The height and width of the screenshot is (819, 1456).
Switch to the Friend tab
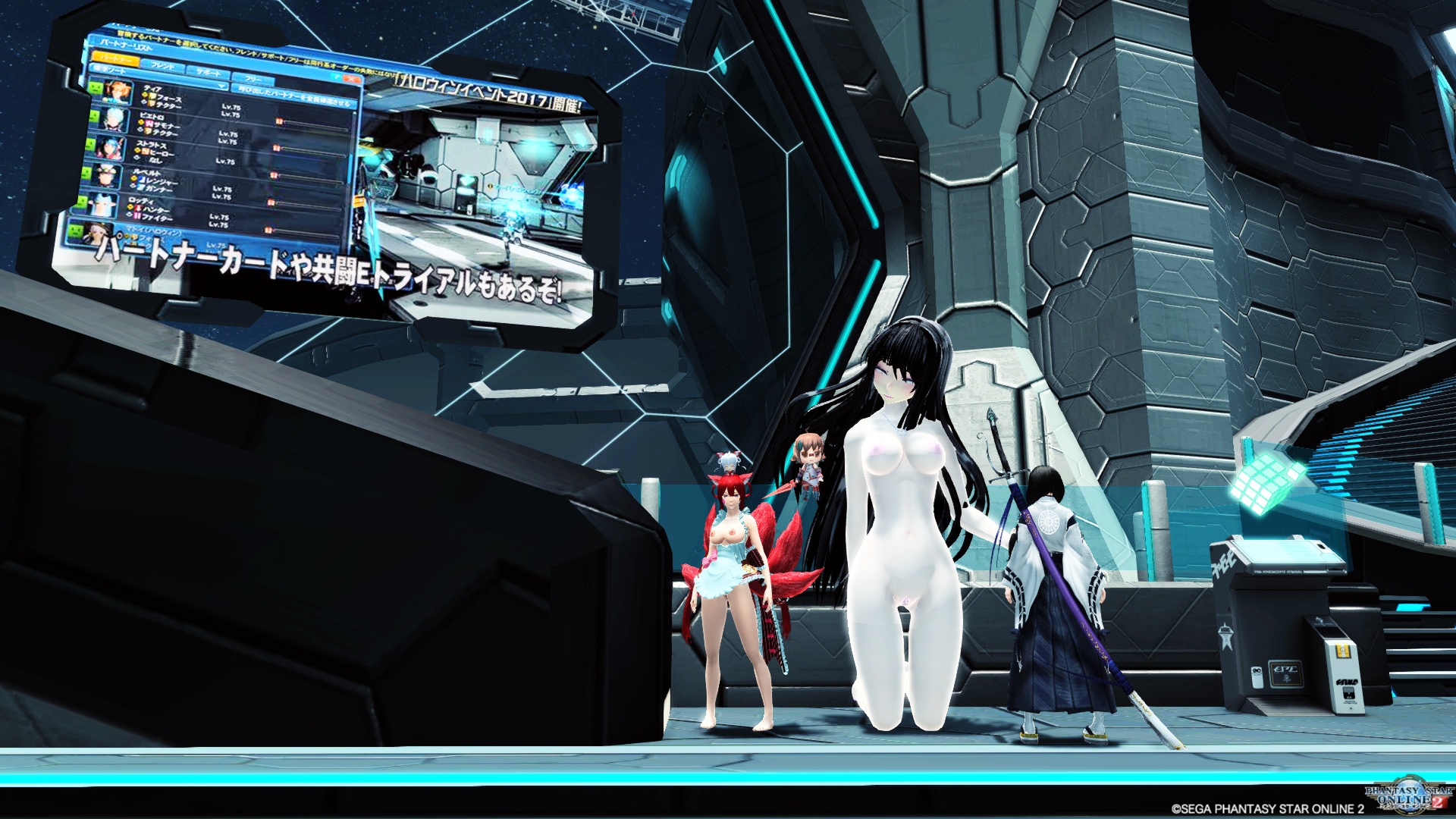pyautogui.click(x=162, y=65)
